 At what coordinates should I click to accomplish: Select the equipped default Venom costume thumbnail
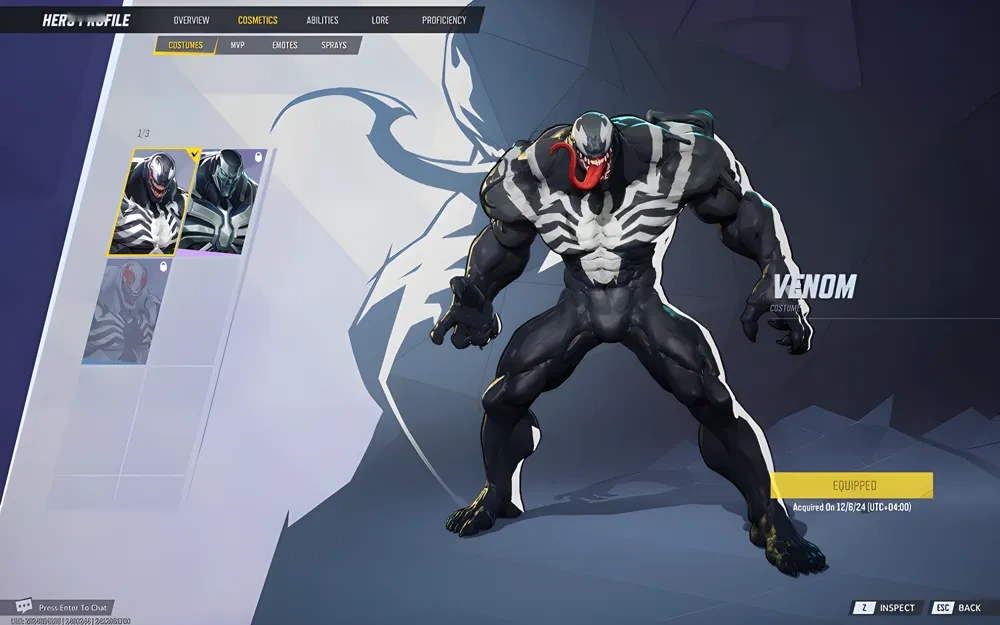(152, 203)
